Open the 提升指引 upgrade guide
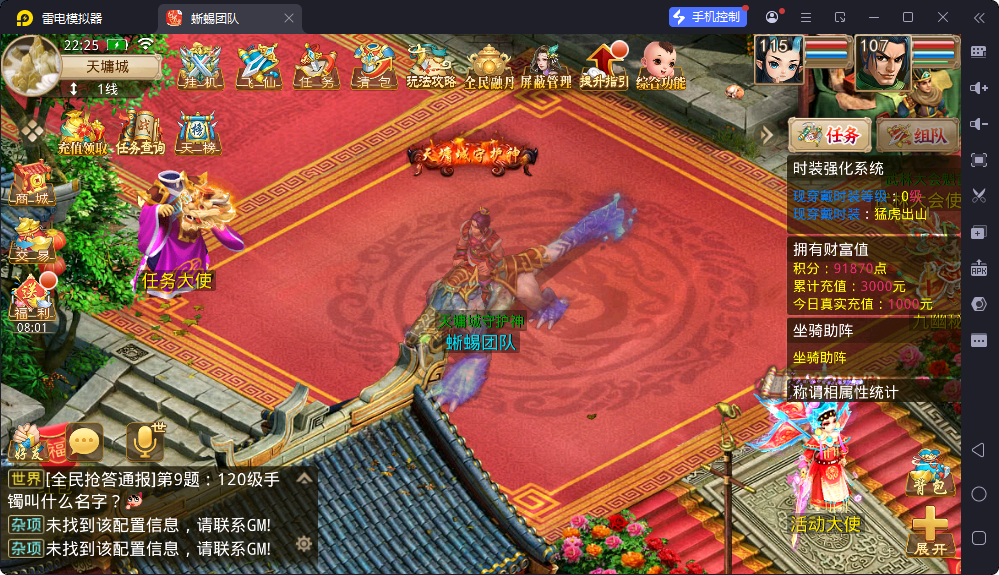The height and width of the screenshot is (575, 999). (x=604, y=66)
